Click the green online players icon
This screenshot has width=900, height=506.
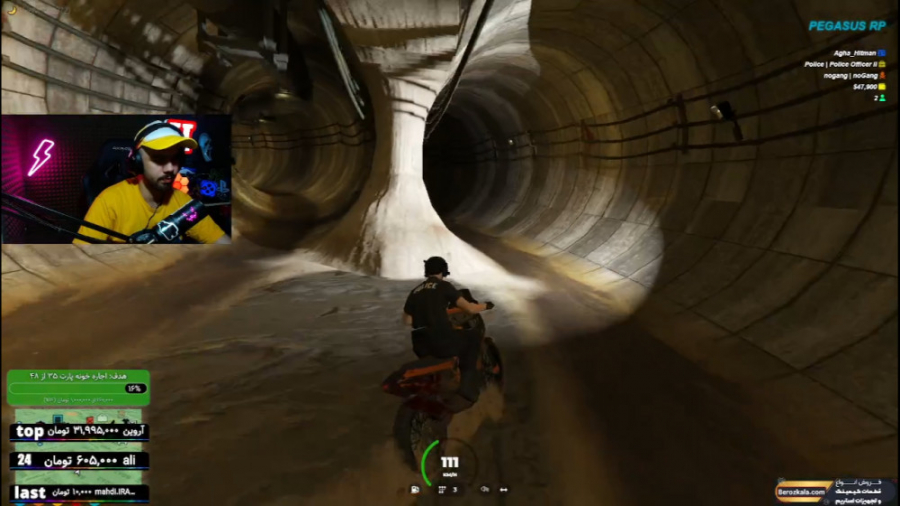tap(881, 98)
